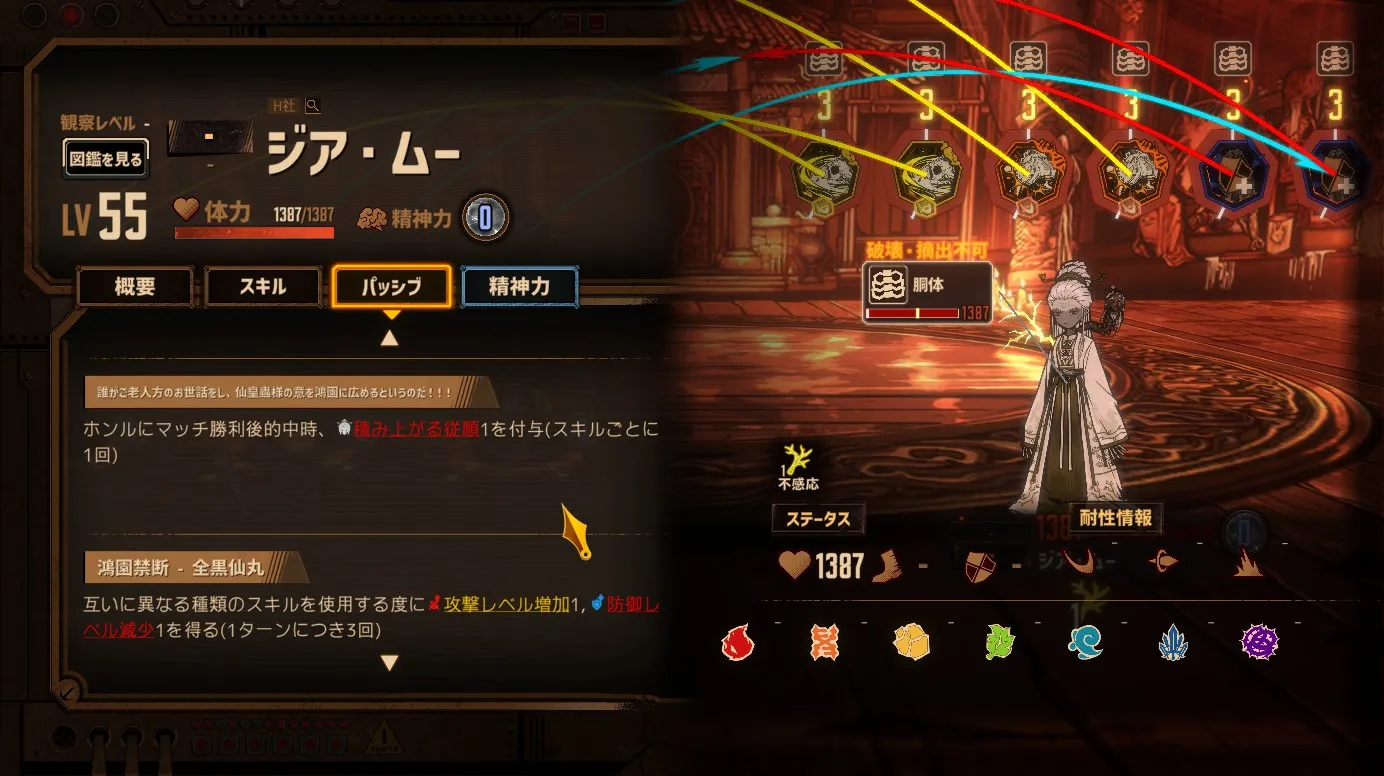Click the magnifier icon next to H社

point(313,105)
